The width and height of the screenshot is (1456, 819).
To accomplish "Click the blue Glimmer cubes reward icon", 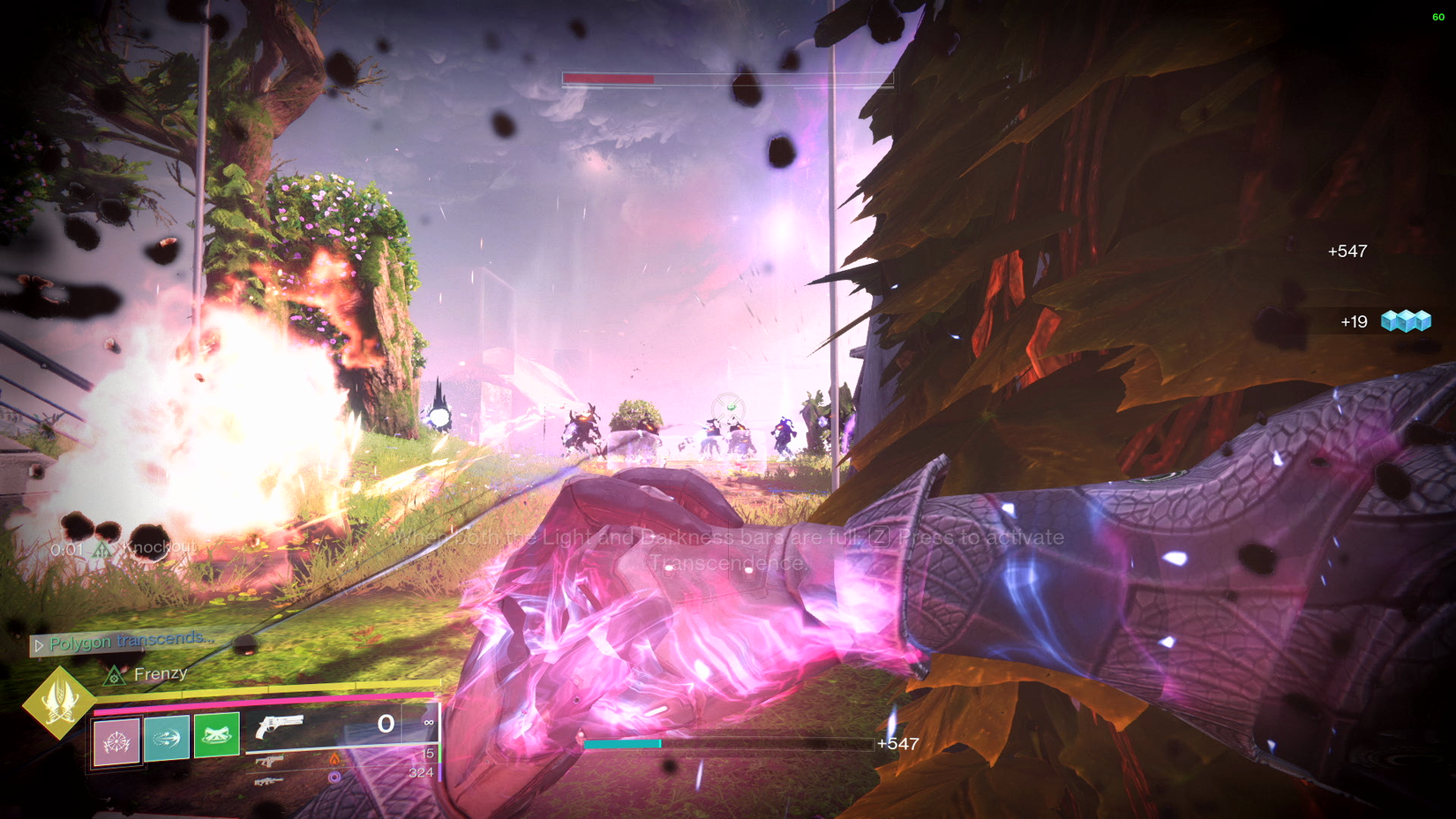I will click(x=1406, y=321).
